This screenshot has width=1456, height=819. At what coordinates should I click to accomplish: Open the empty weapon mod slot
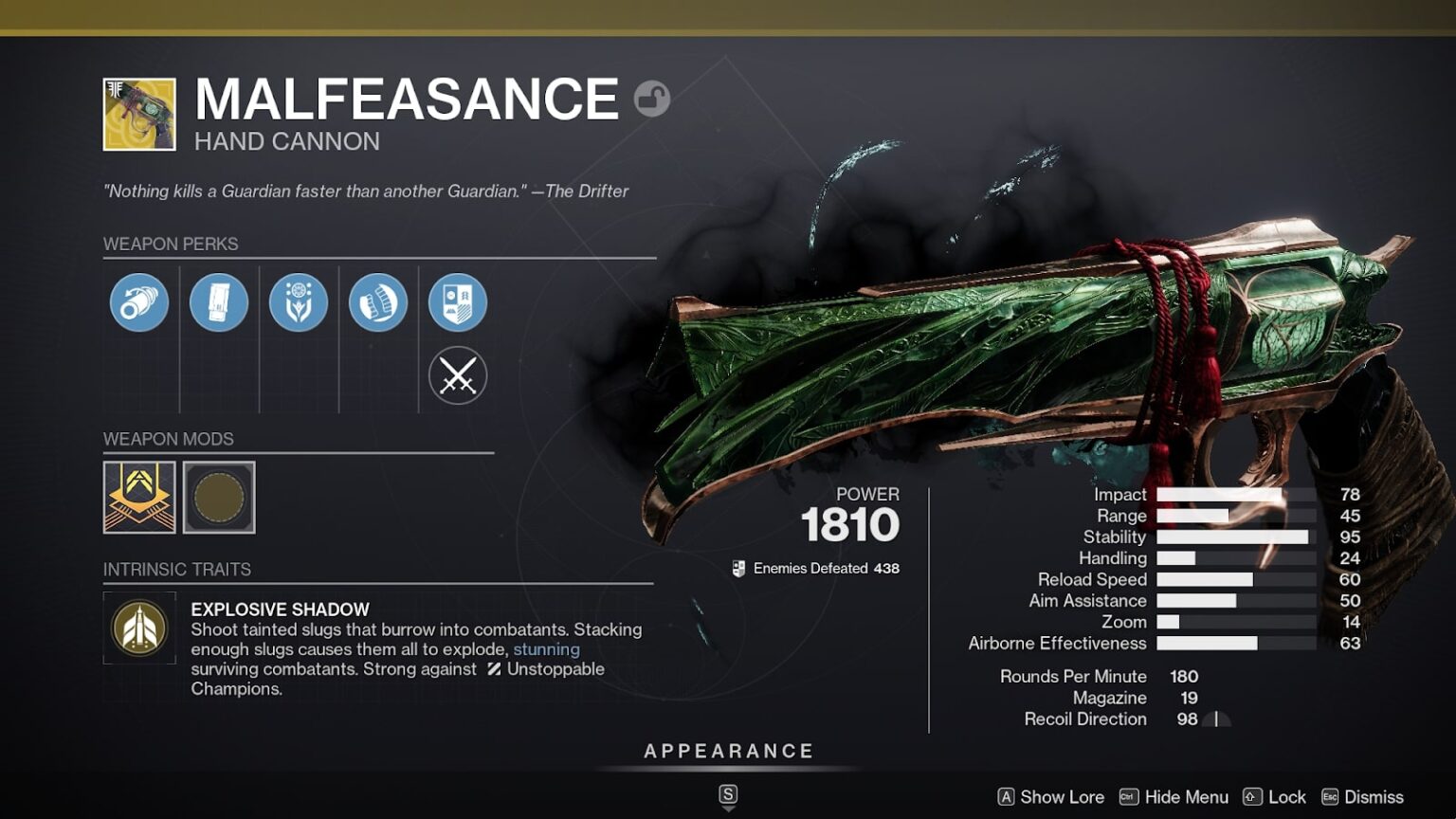[x=219, y=498]
